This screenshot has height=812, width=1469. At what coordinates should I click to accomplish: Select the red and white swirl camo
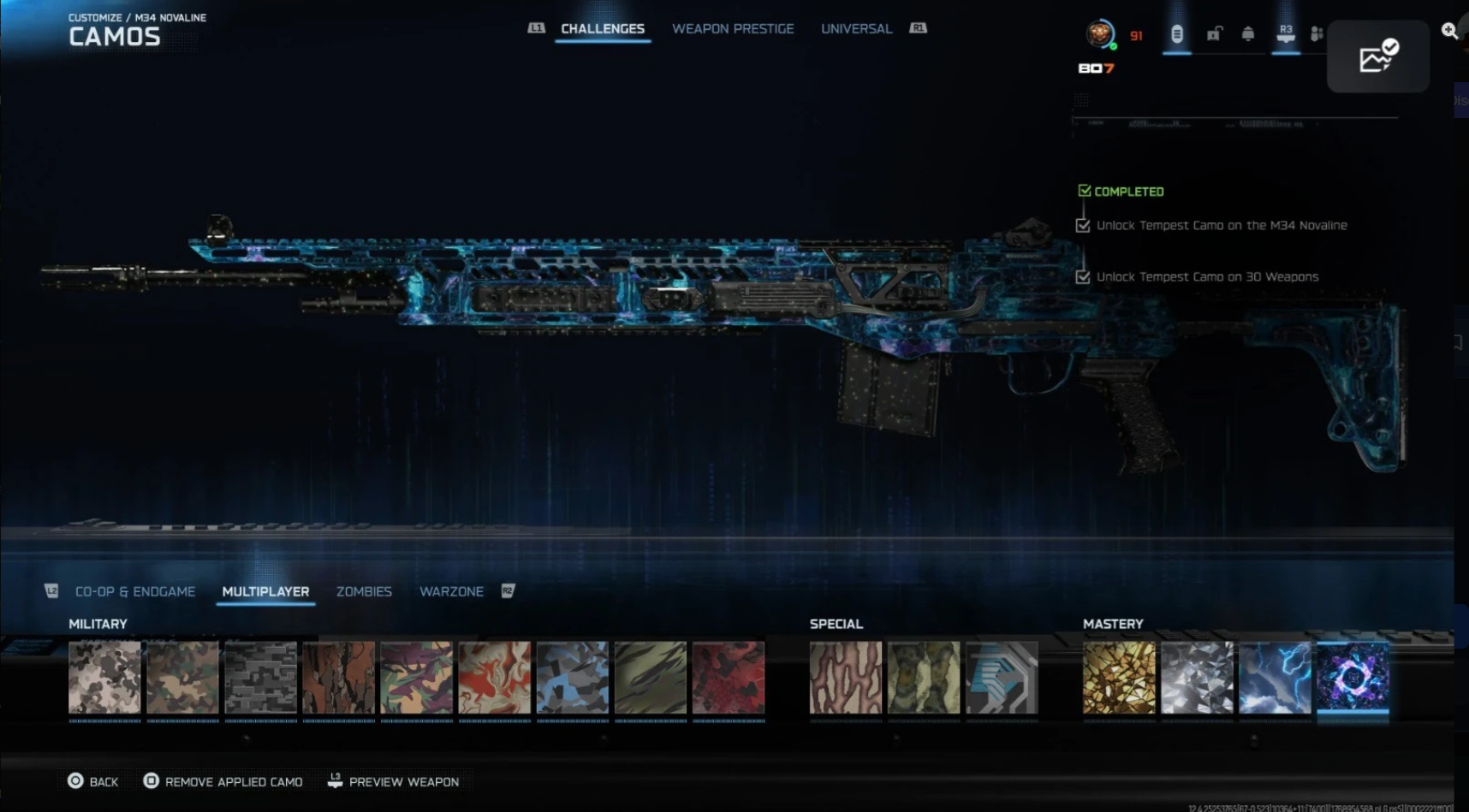point(494,678)
